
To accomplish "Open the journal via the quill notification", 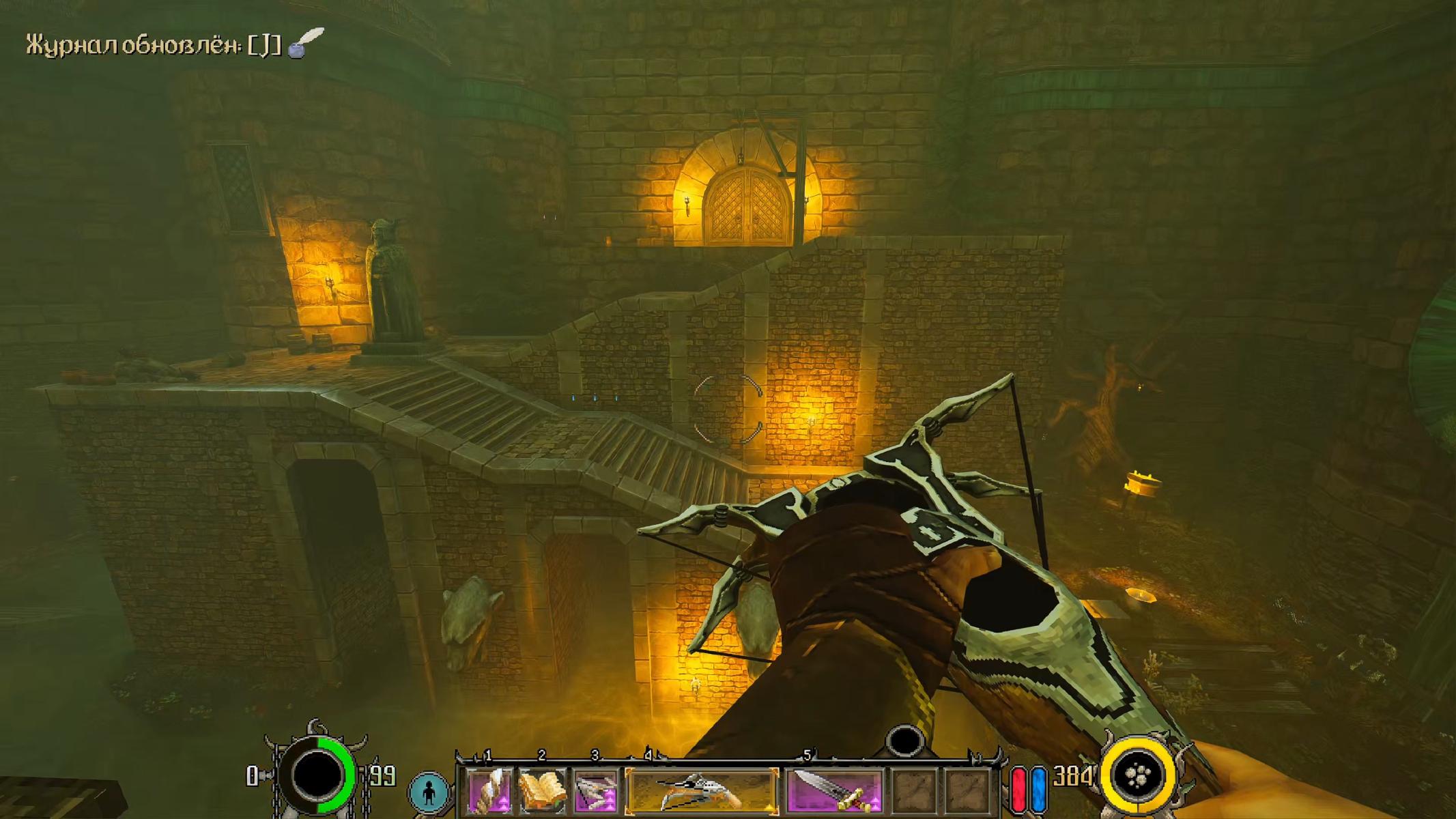I will click(x=305, y=44).
